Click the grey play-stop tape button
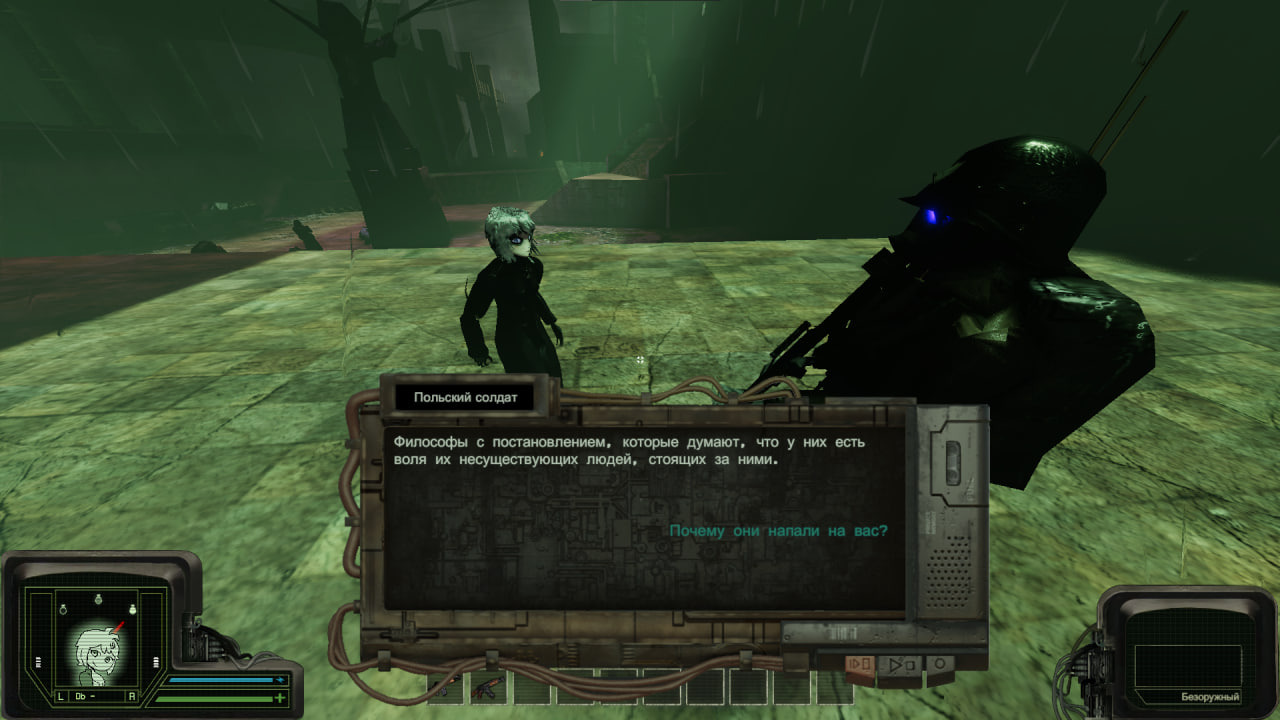Screen dimensions: 1280x720 click(x=901, y=664)
